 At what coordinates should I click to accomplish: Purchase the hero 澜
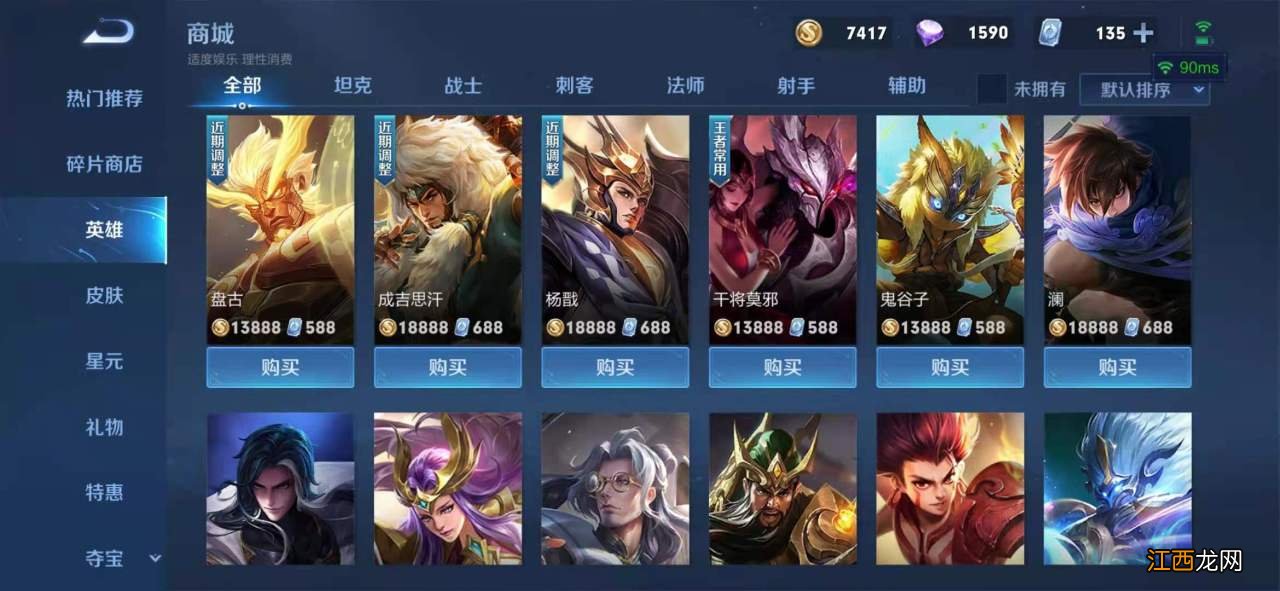(x=1117, y=367)
